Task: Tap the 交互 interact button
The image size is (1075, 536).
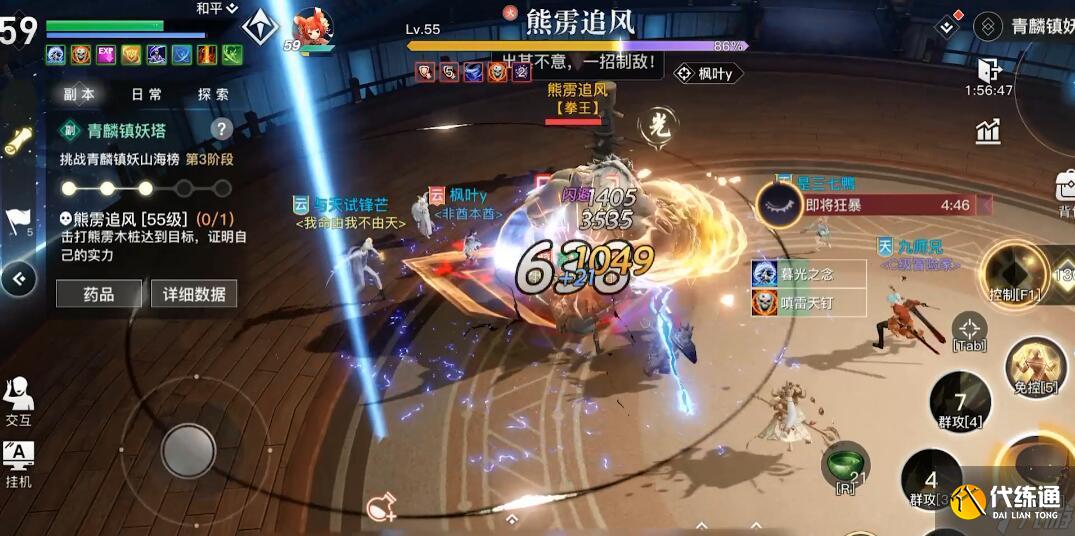Action: pyautogui.click(x=18, y=400)
